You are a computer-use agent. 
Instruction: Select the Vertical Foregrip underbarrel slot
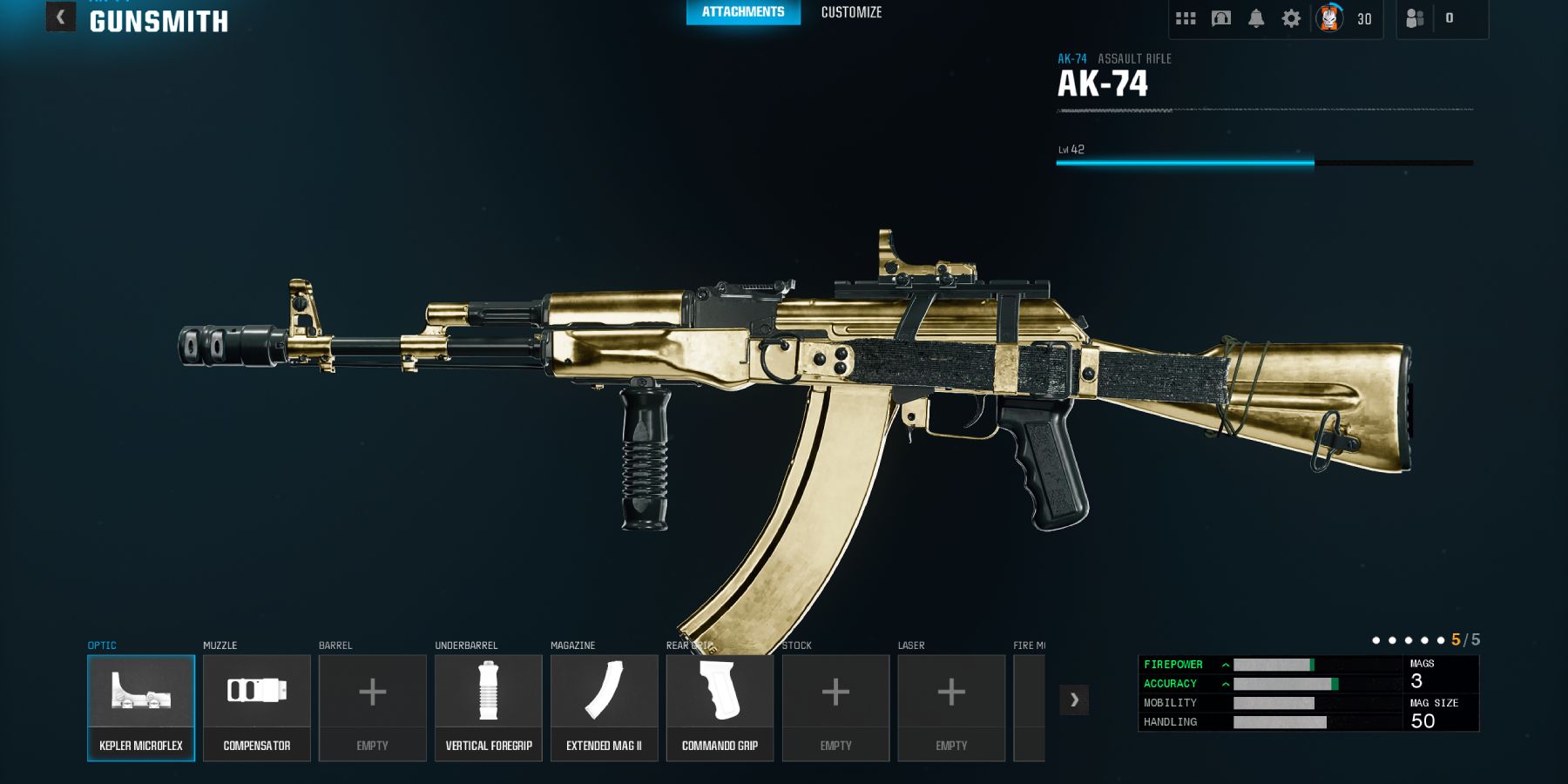click(489, 707)
